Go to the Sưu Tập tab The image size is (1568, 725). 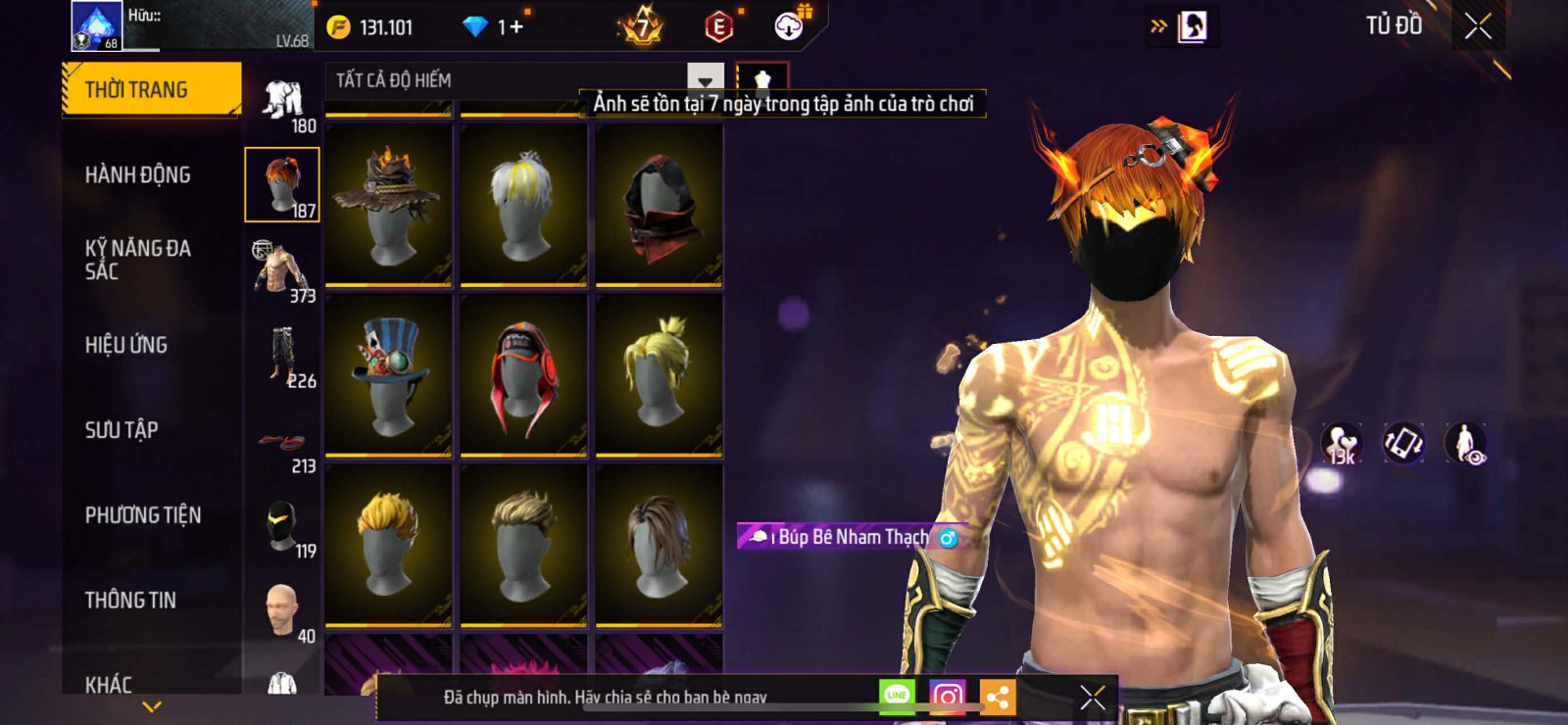pyautogui.click(x=122, y=430)
